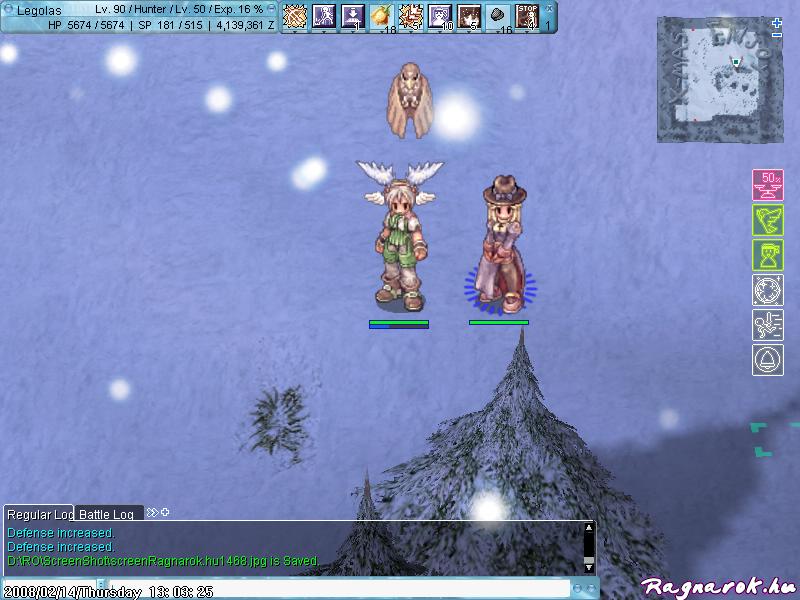
Task: Click the running figure buff icon
Action: [x=767, y=325]
